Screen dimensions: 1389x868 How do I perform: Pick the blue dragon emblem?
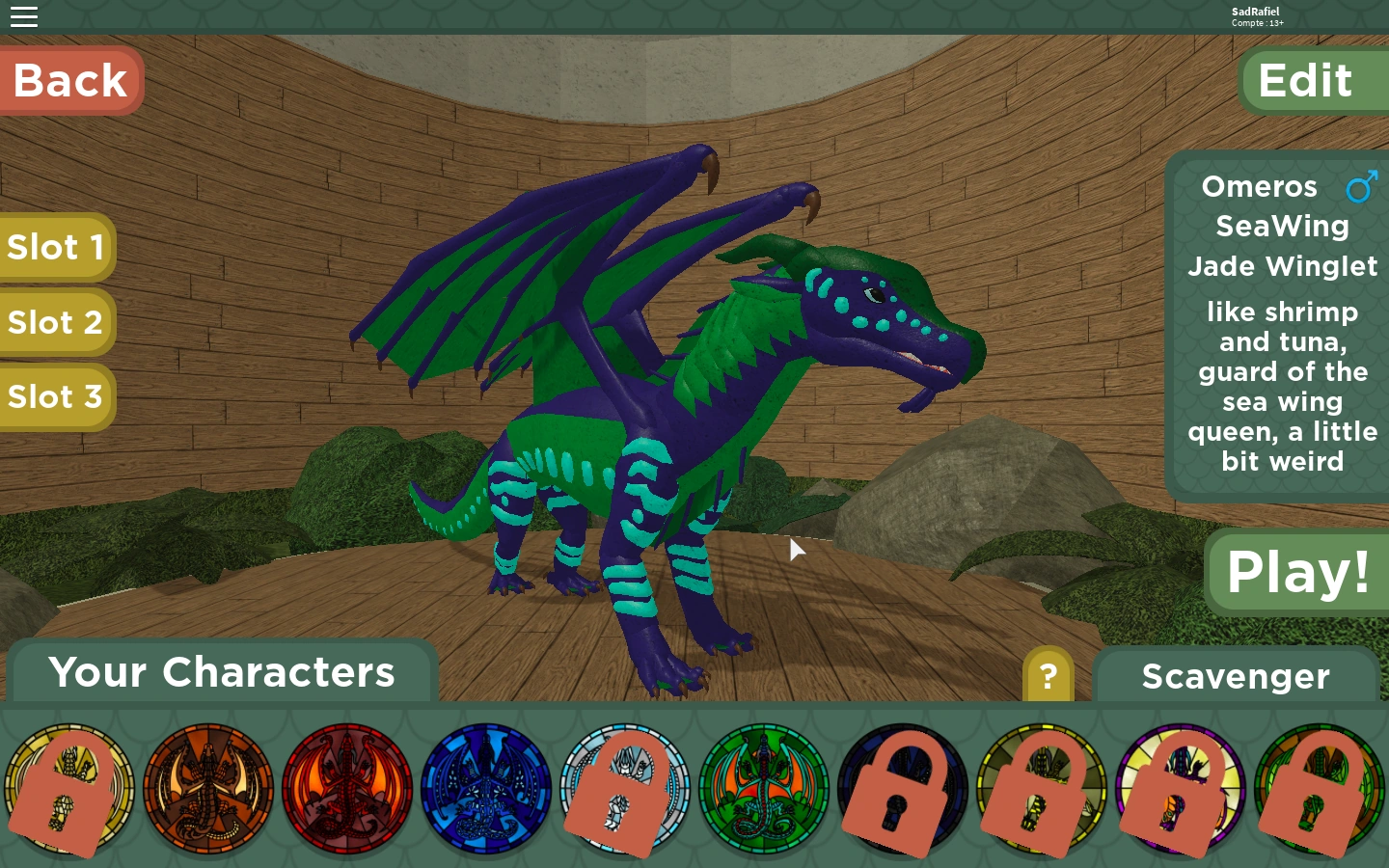486,790
